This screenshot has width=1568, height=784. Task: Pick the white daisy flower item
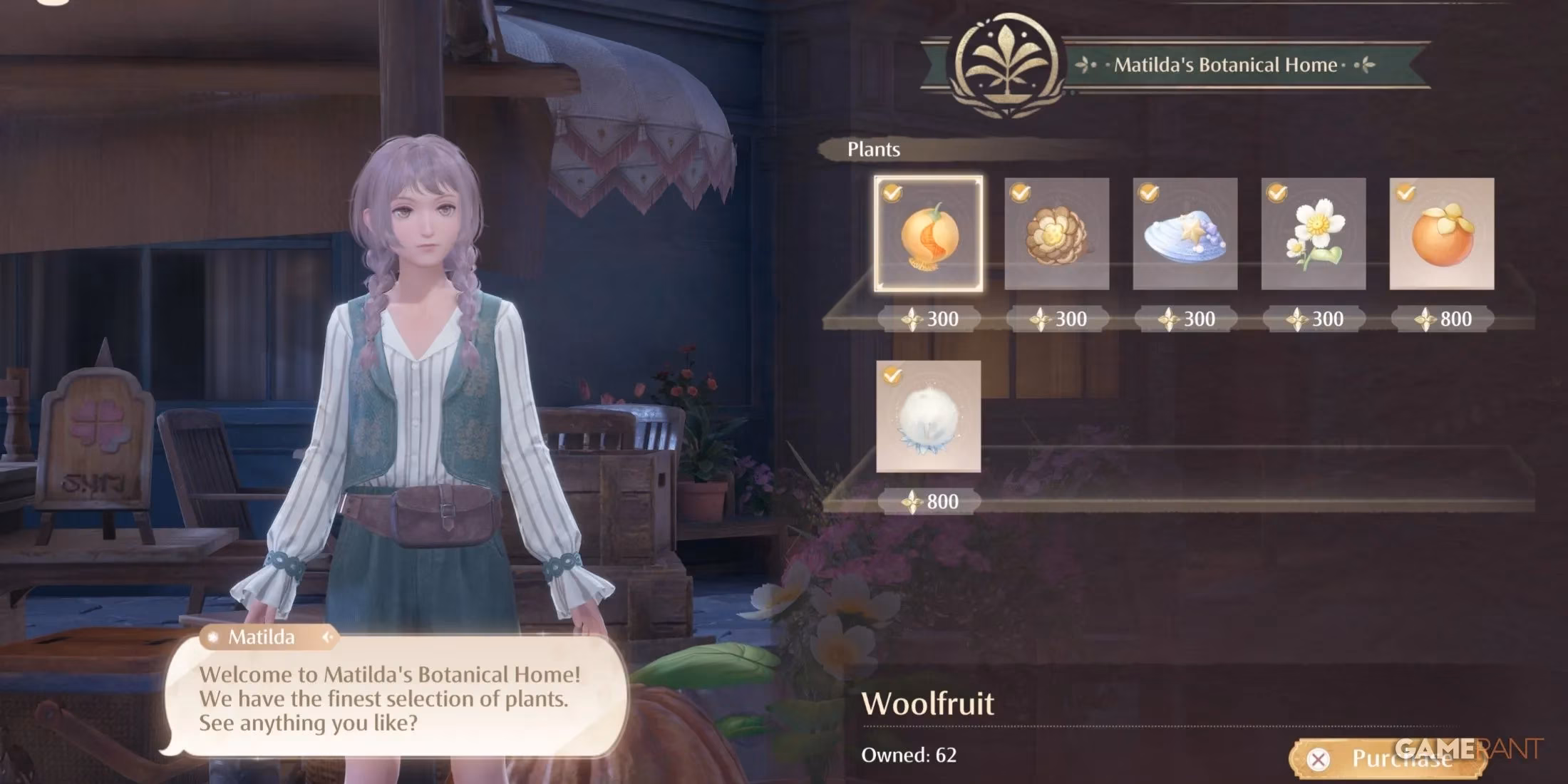click(1313, 234)
